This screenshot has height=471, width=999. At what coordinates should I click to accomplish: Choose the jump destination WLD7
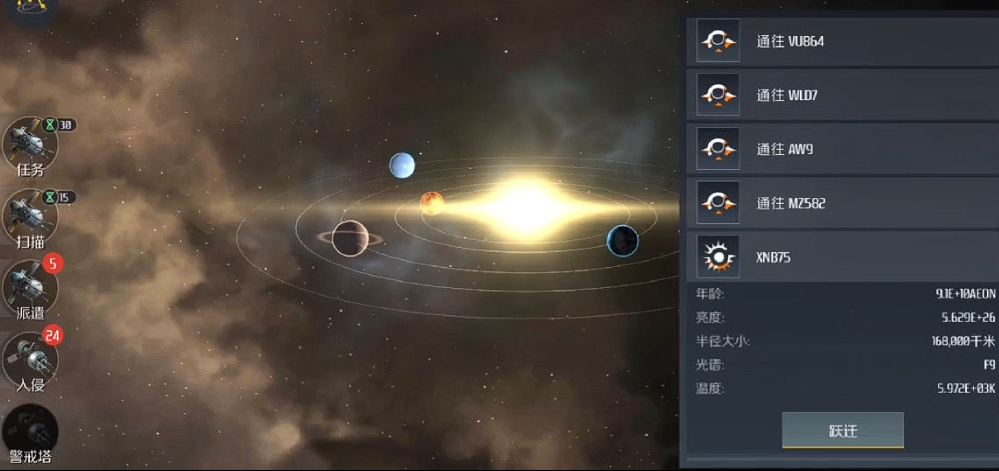[x=840, y=96]
